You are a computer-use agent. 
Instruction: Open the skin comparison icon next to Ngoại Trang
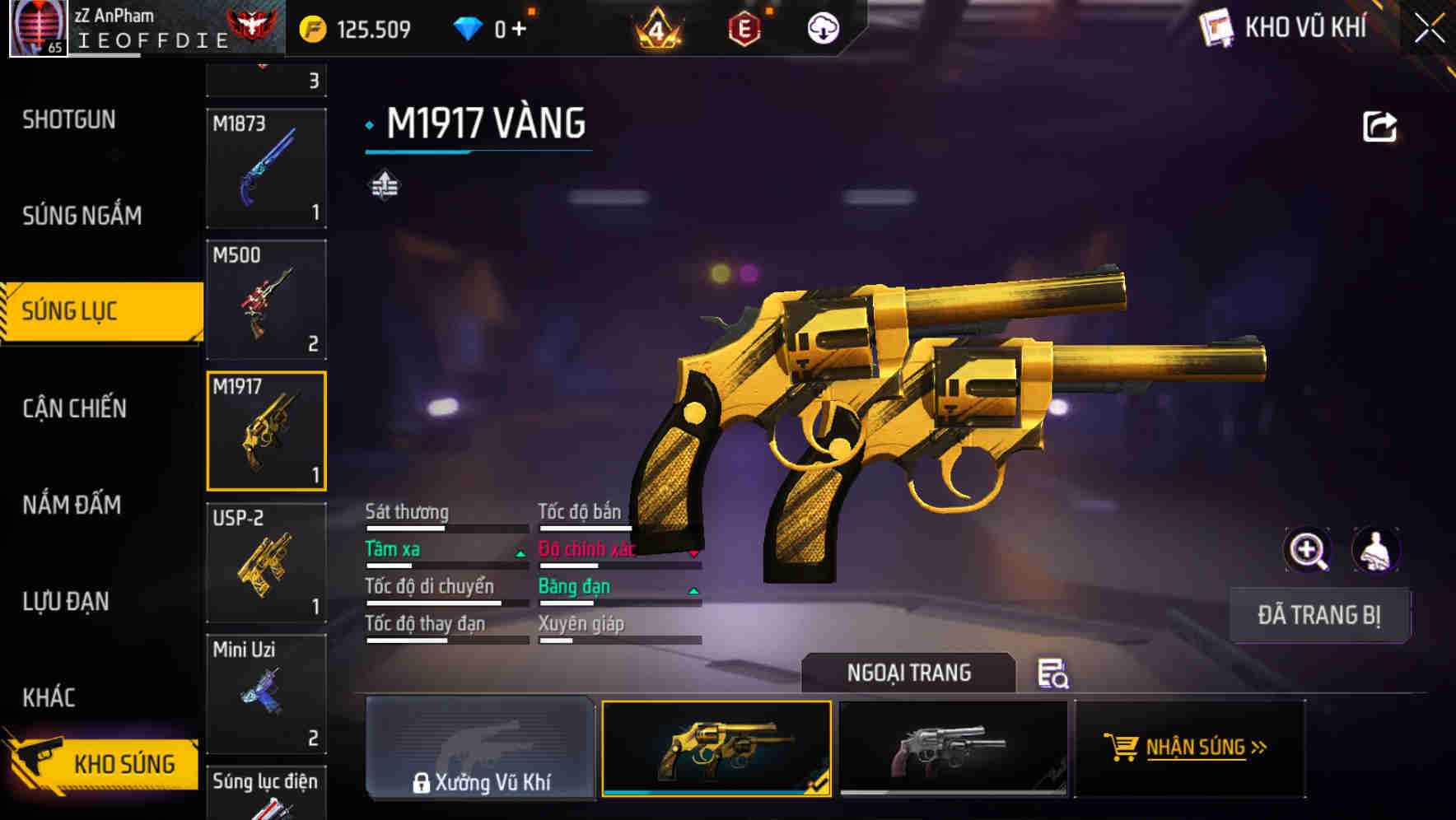[x=1052, y=675]
